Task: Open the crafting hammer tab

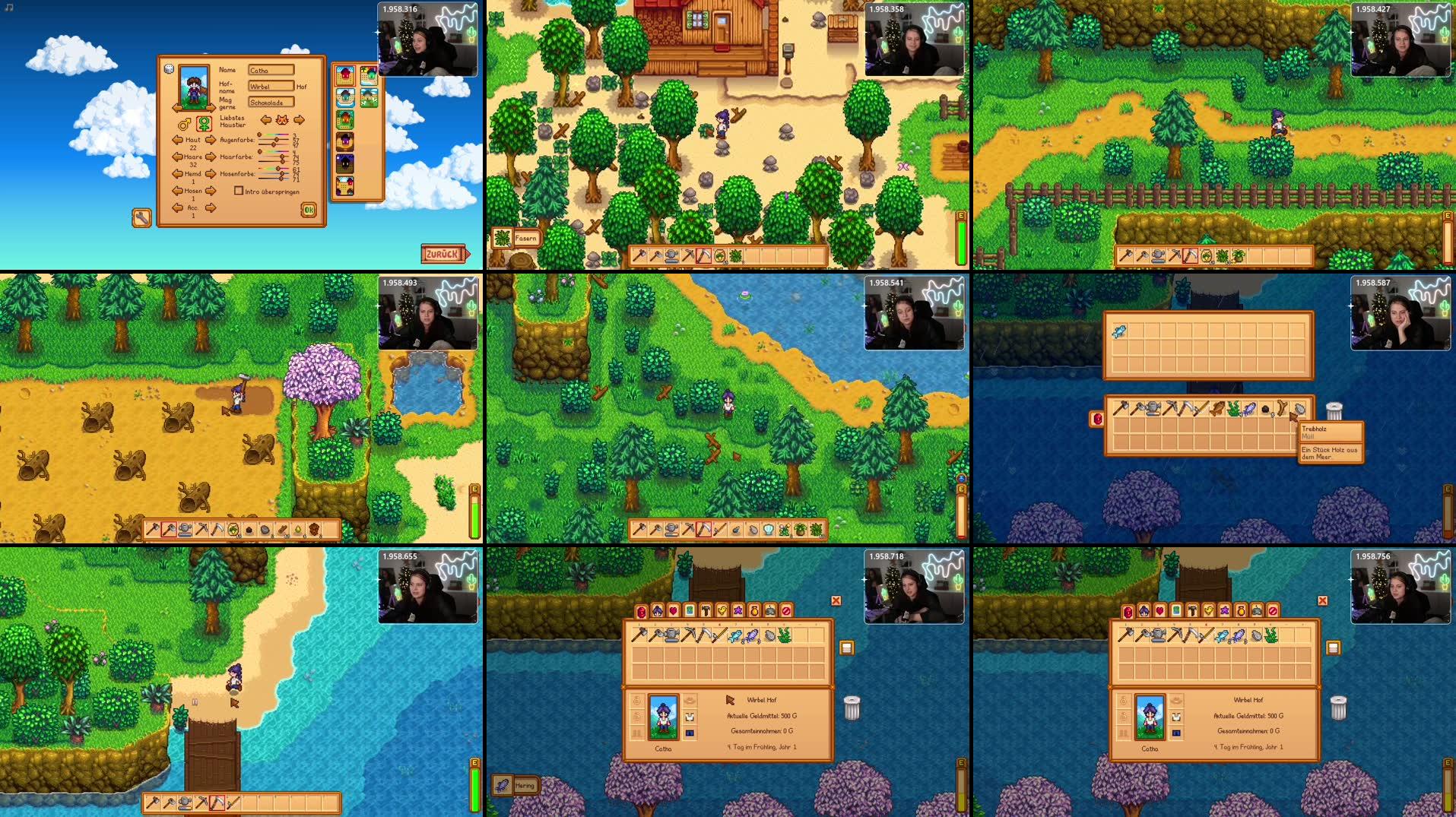Action: [x=706, y=611]
